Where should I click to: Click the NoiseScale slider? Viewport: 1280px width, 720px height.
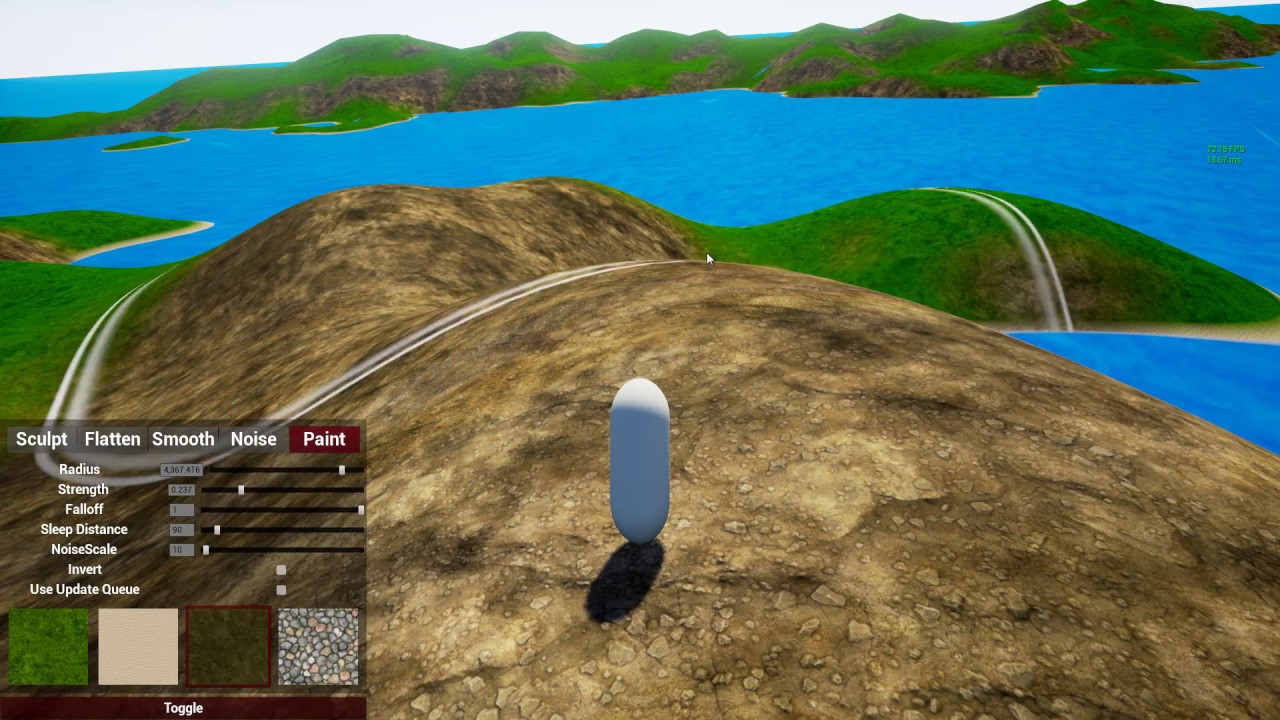pyautogui.click(x=207, y=549)
